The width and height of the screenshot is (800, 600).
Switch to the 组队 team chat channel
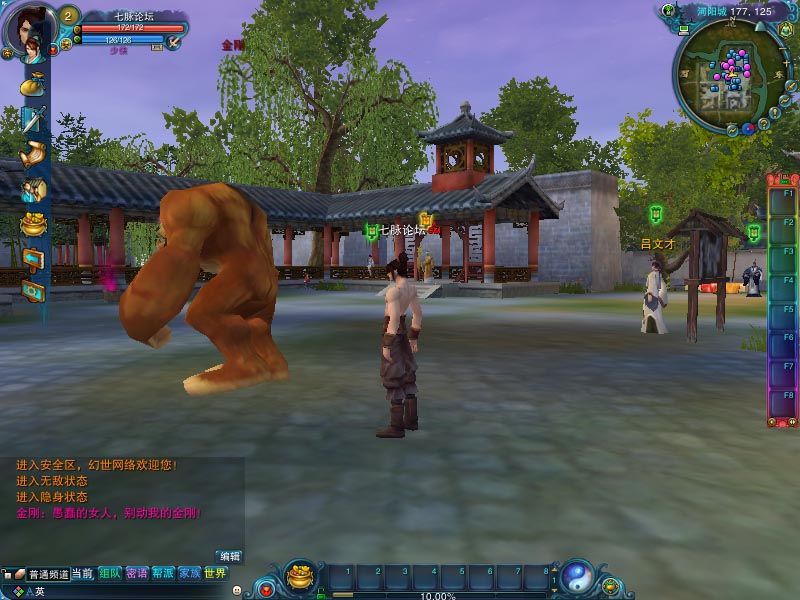tap(109, 574)
